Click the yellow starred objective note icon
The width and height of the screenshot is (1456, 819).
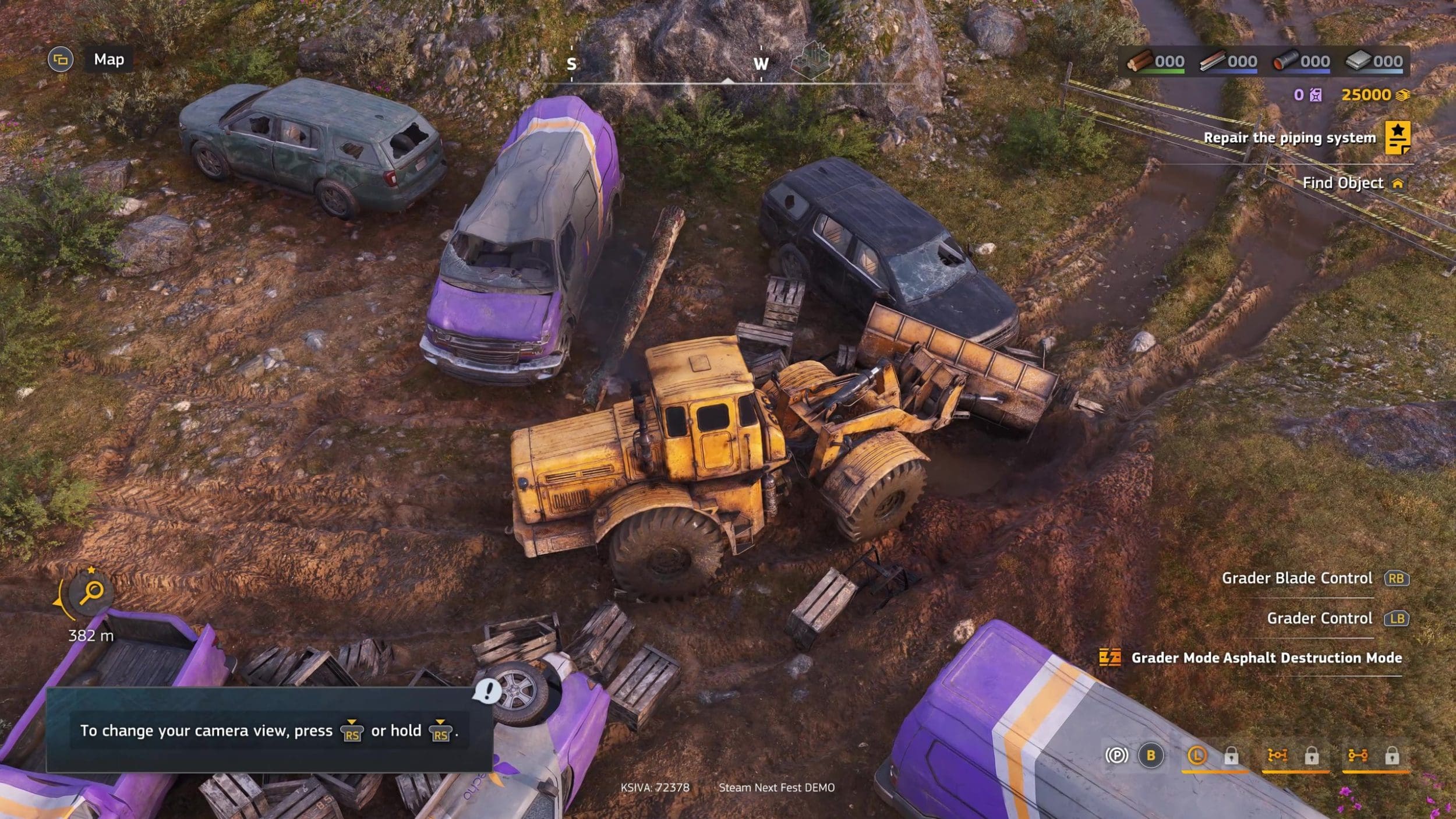(1397, 137)
